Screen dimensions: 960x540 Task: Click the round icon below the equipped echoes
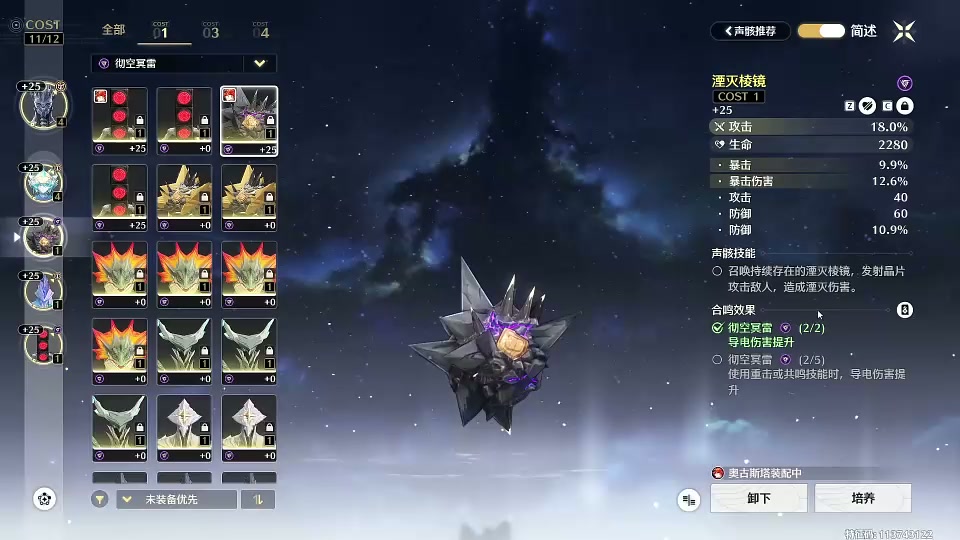click(x=44, y=498)
